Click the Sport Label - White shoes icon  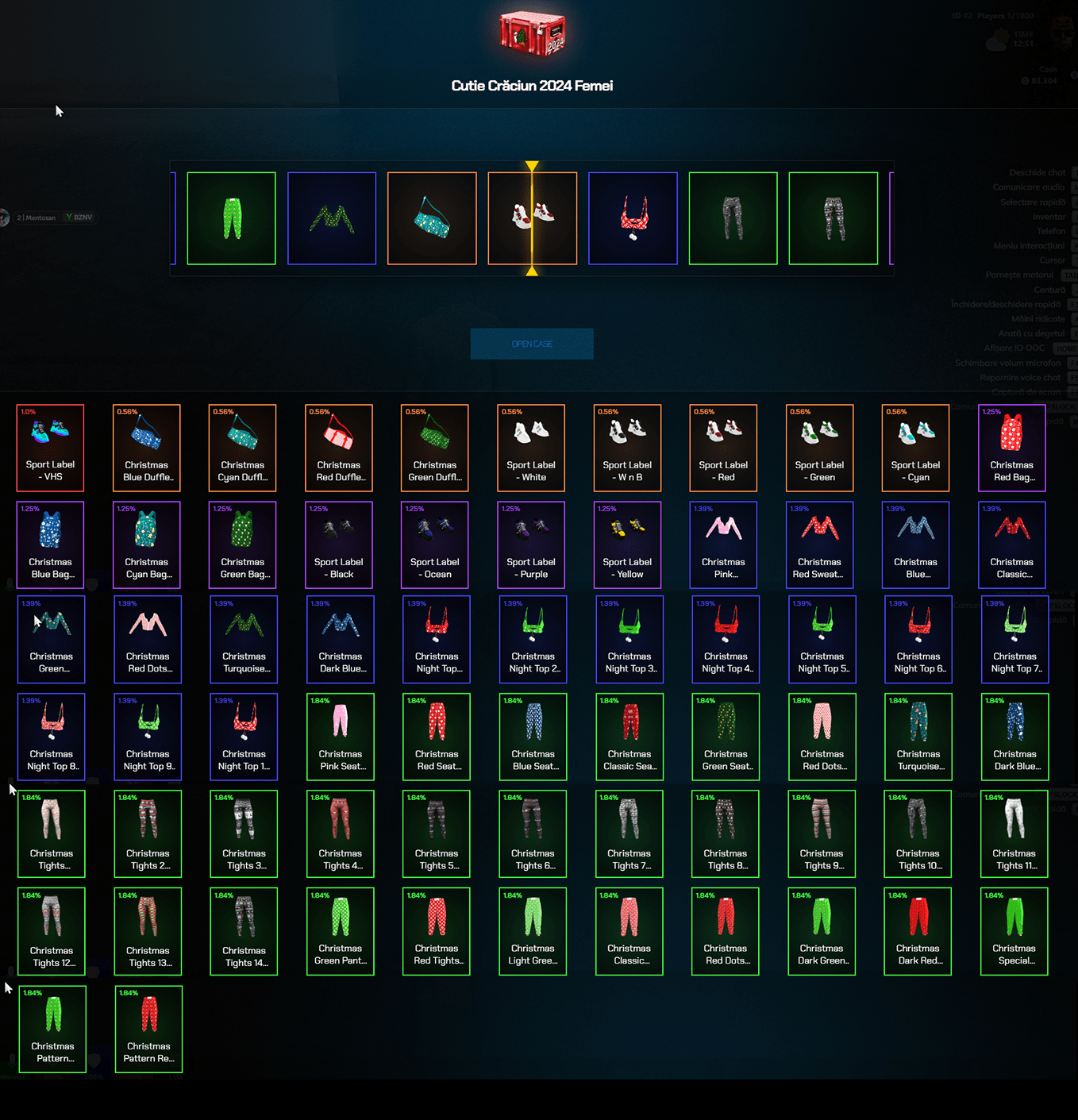tap(530, 448)
